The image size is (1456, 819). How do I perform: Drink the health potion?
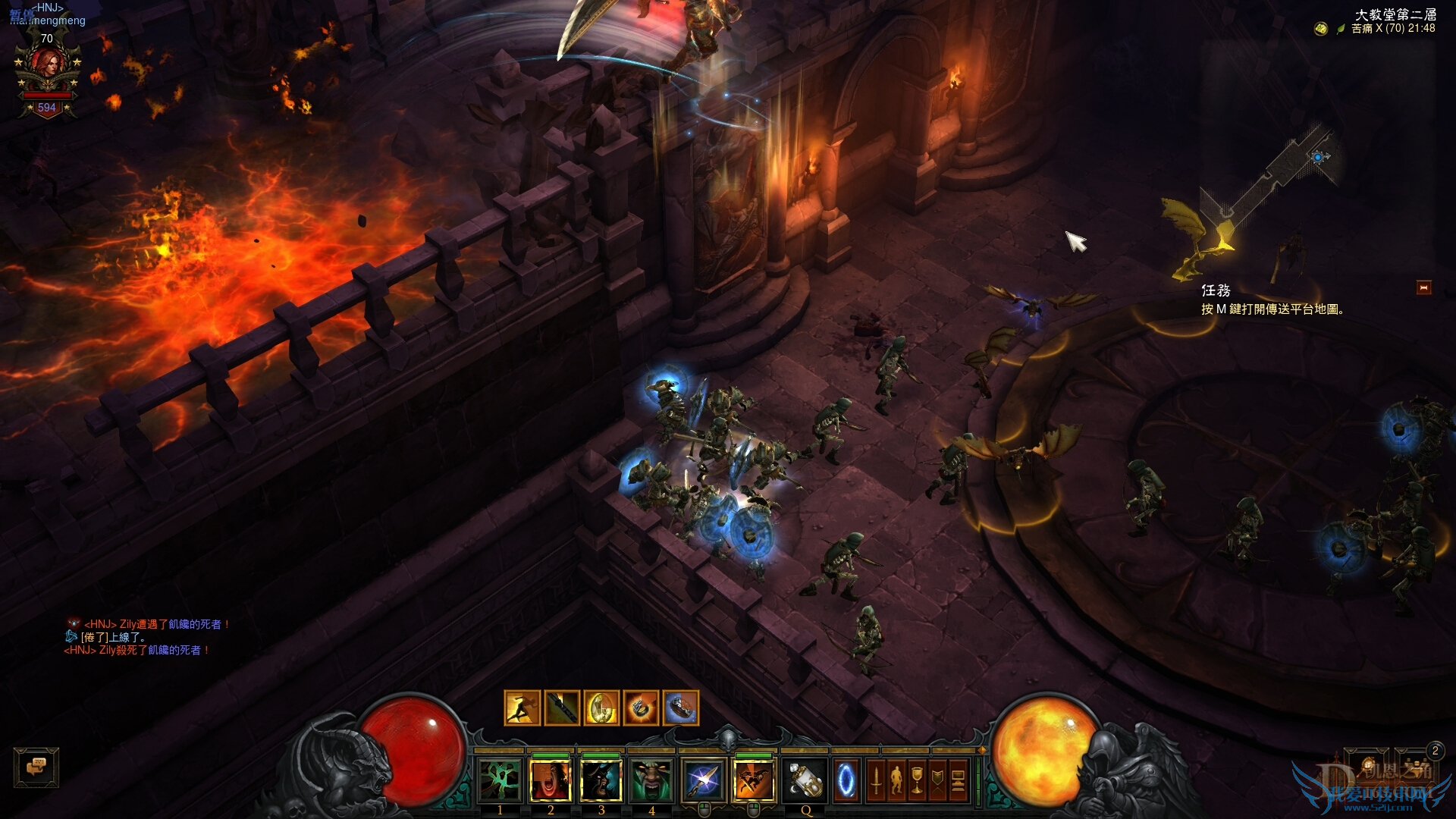[805, 781]
